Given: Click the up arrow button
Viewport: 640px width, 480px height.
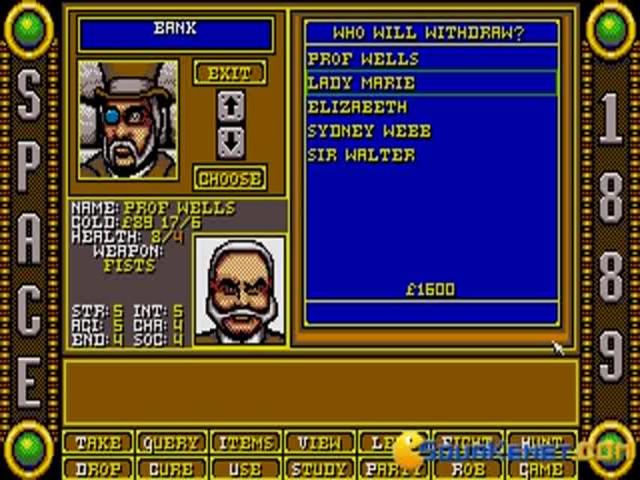Looking at the screenshot, I should click(230, 105).
